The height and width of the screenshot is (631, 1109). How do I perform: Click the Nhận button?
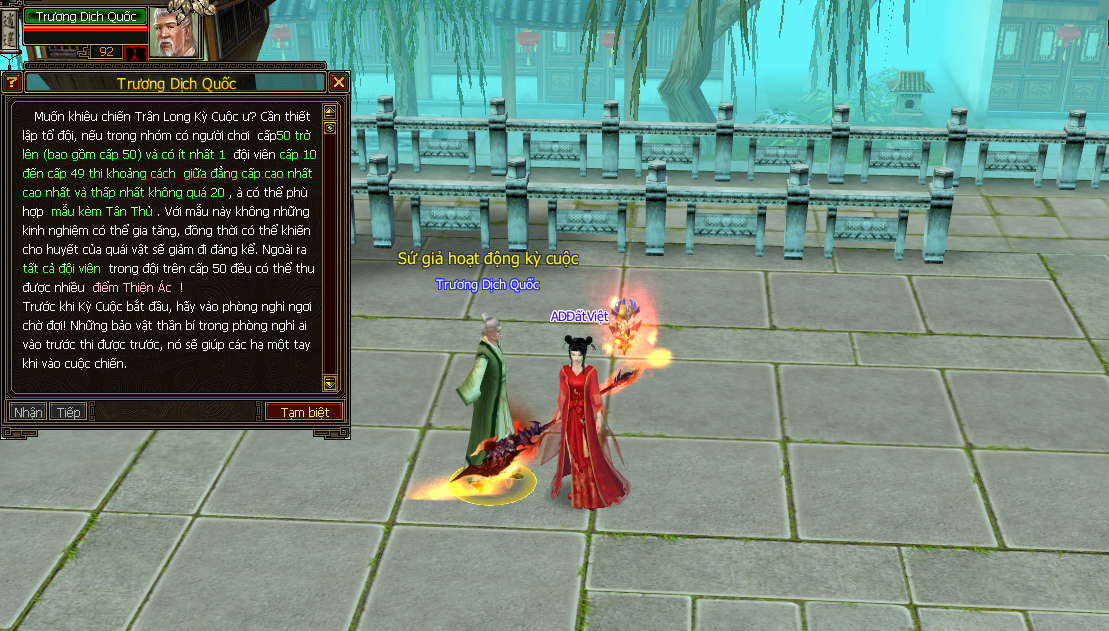click(28, 412)
